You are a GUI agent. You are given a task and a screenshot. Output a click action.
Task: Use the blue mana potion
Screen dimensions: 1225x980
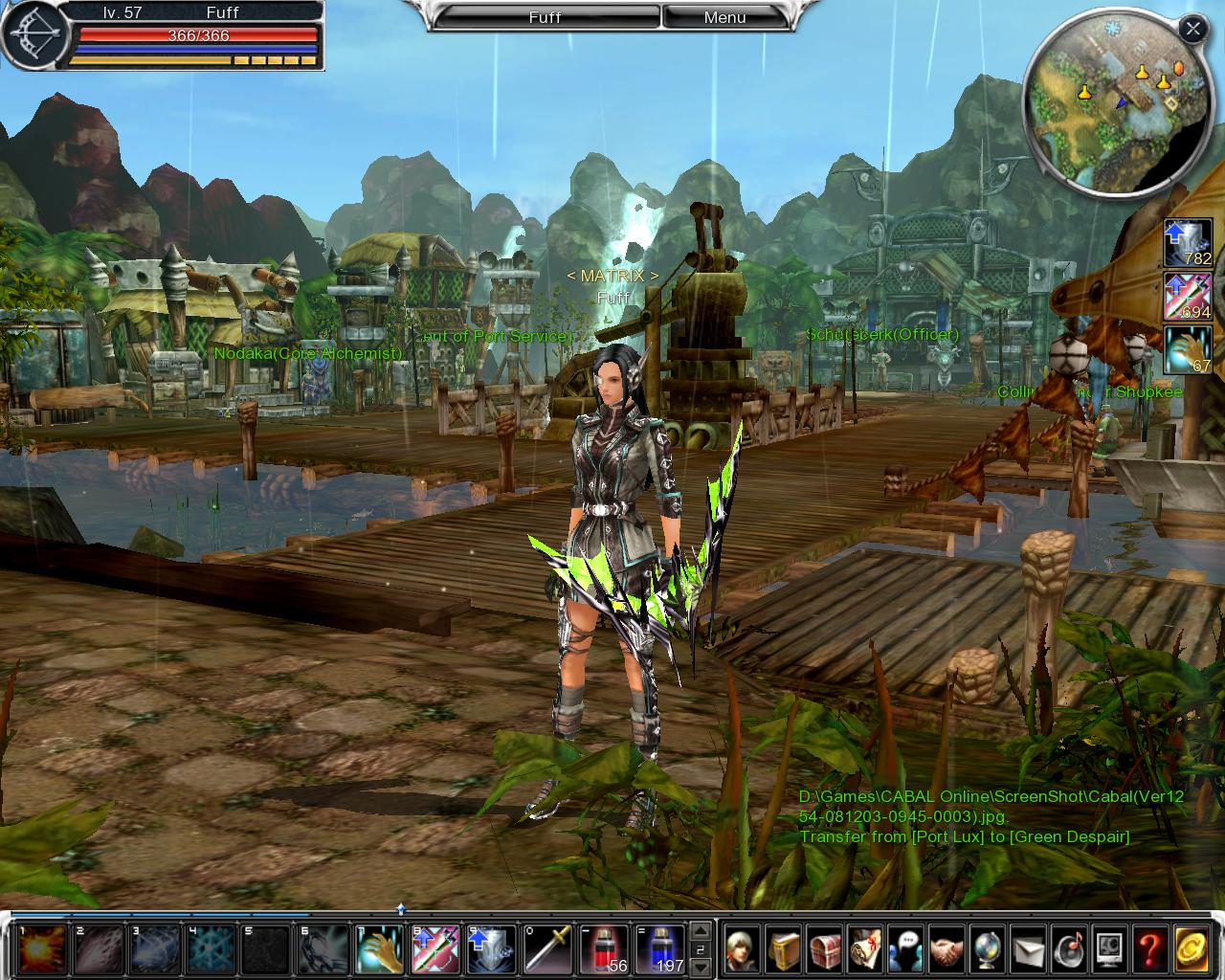pyautogui.click(x=660, y=949)
